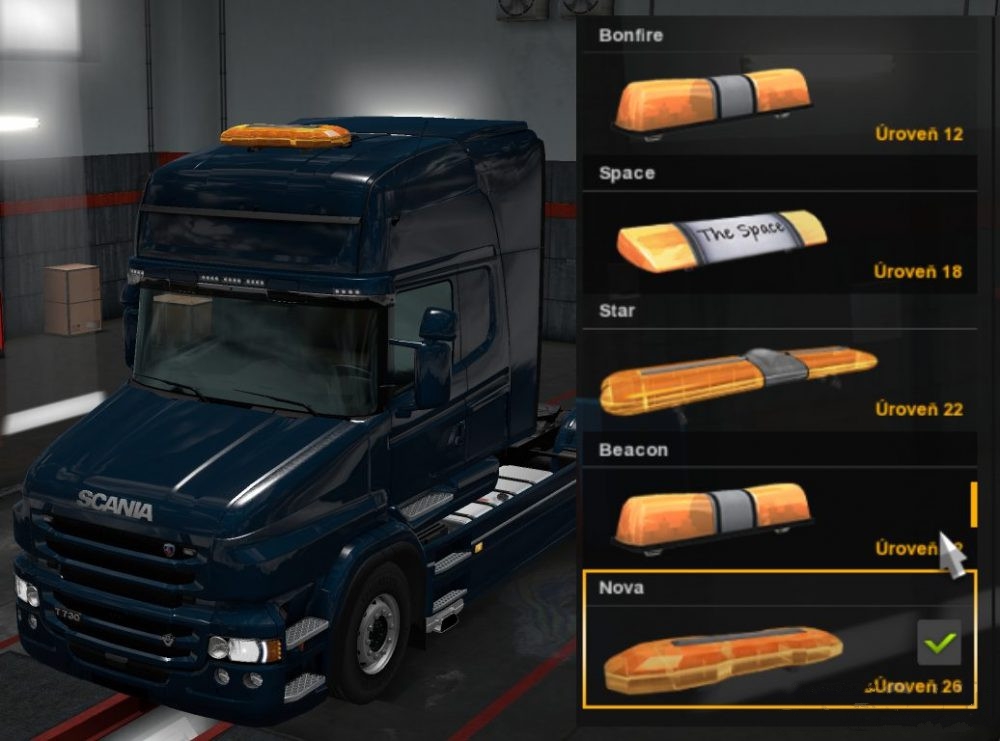
Task: Choose the Nova light bar
Action: [x=724, y=653]
